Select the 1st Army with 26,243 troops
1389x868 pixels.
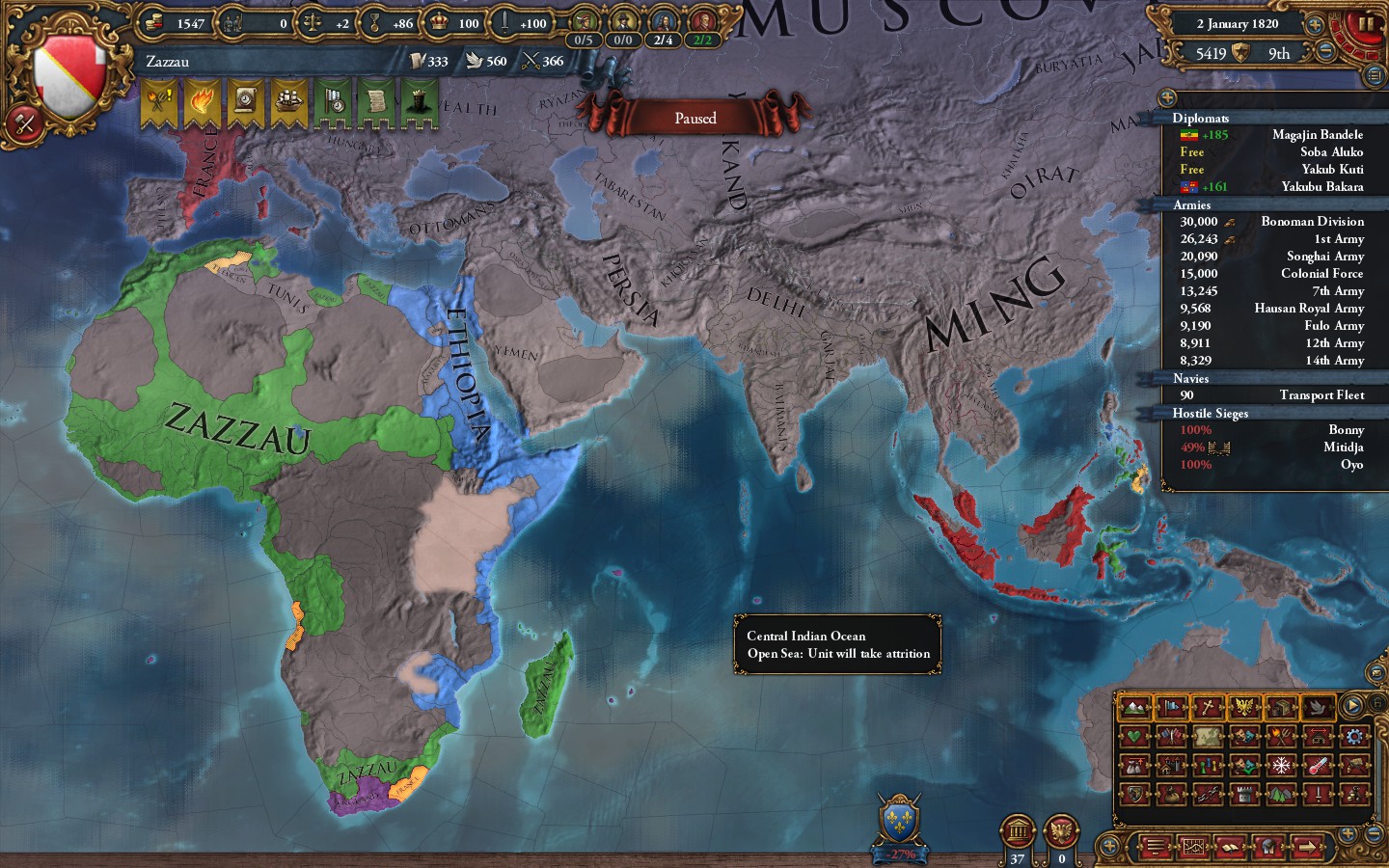click(1273, 238)
